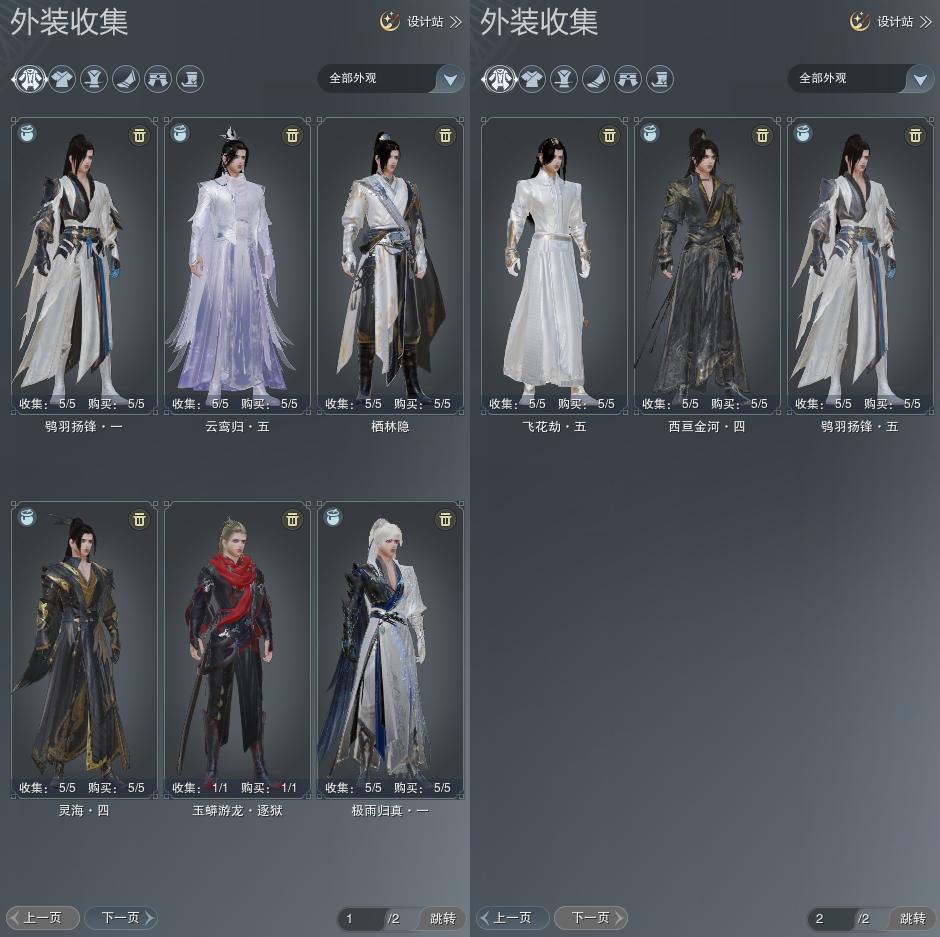The width and height of the screenshot is (940, 937).
Task: Click 下一页 on the page 1 panel
Action: 120,917
